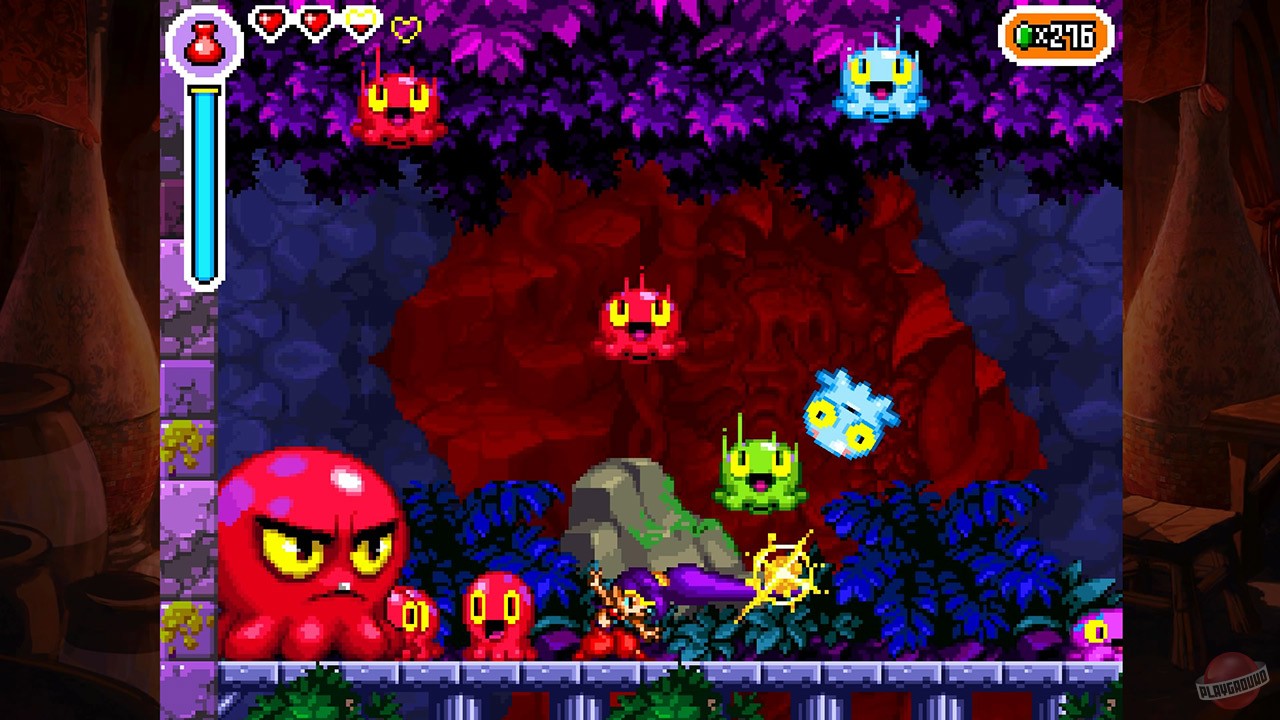The width and height of the screenshot is (1280, 720).
Task: Click the red squid hanging from the leaves
Action: point(400,110)
